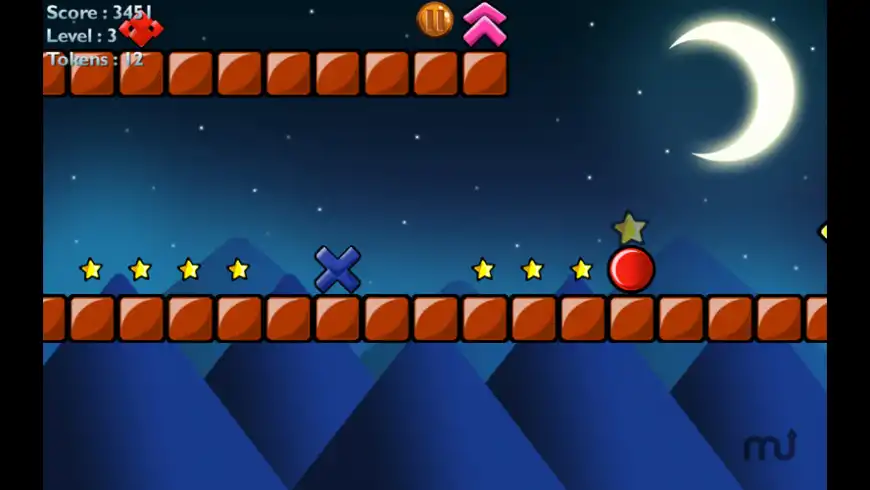The width and height of the screenshot is (870, 490).
Task: Pause the game with the orange button
Action: tap(435, 19)
